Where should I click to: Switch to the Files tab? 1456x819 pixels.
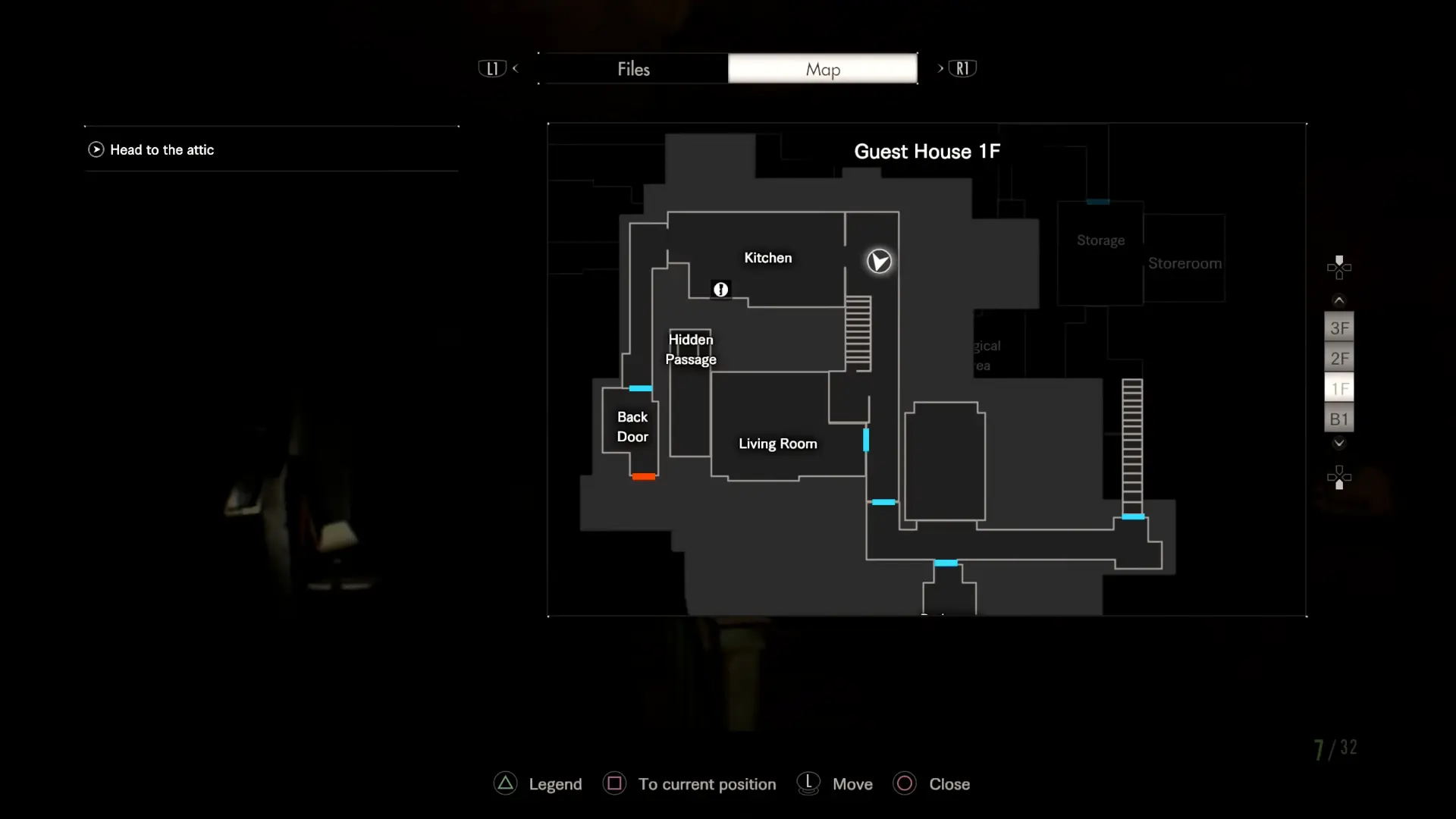coord(632,68)
